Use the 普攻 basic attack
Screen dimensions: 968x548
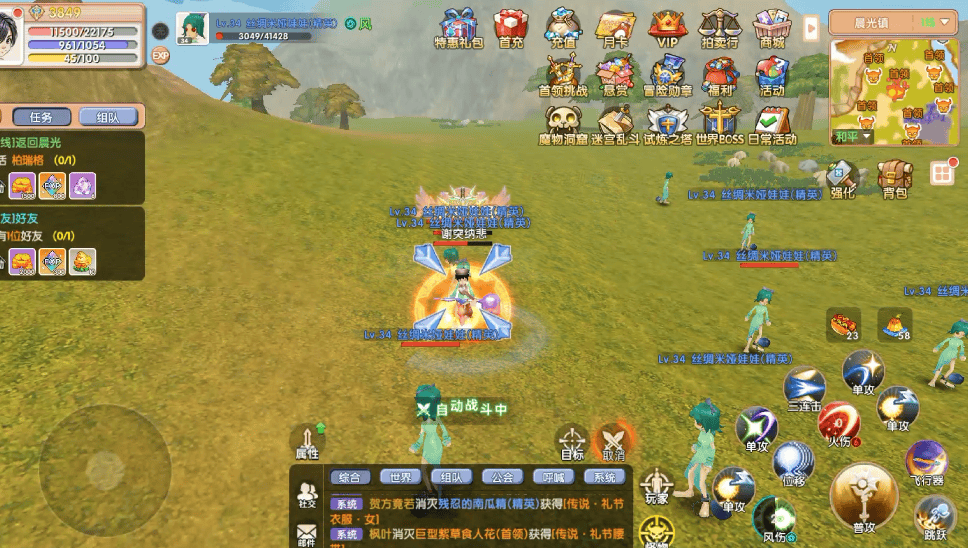pos(863,497)
